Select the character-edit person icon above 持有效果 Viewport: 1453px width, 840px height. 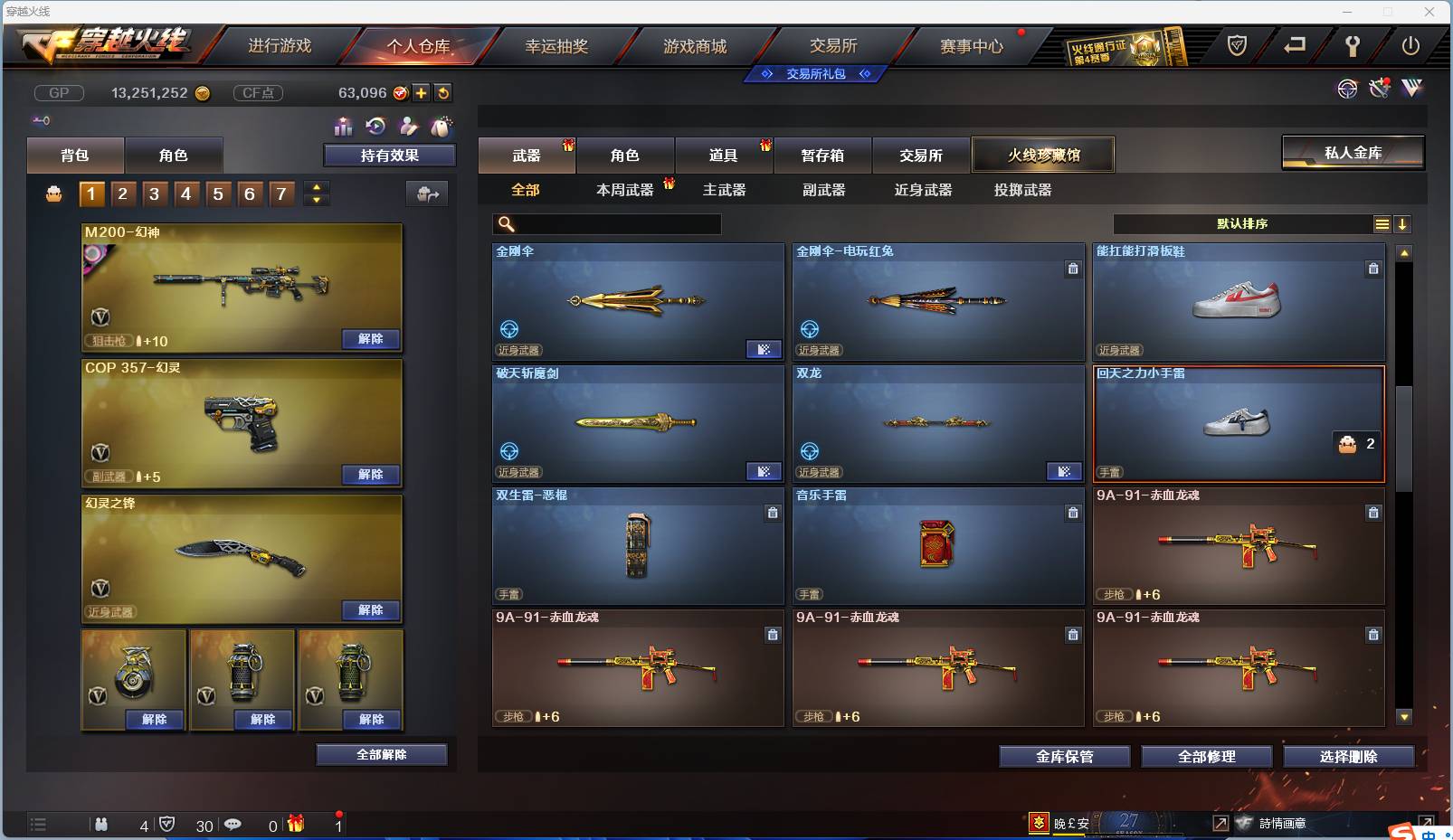408,127
